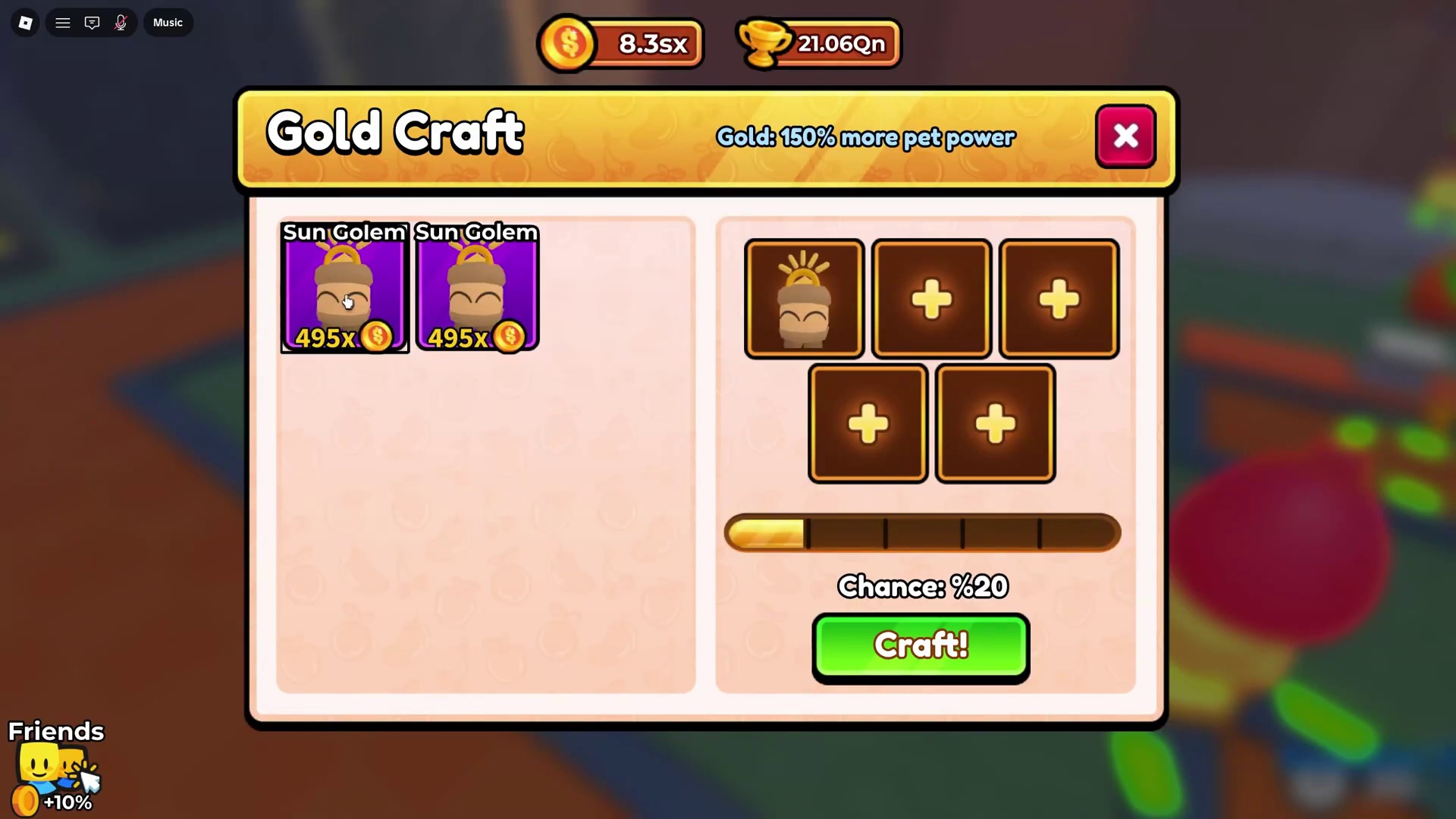The height and width of the screenshot is (819, 1456).
Task: Click the trophy icon showing 21.06Qn
Action: pos(764,43)
